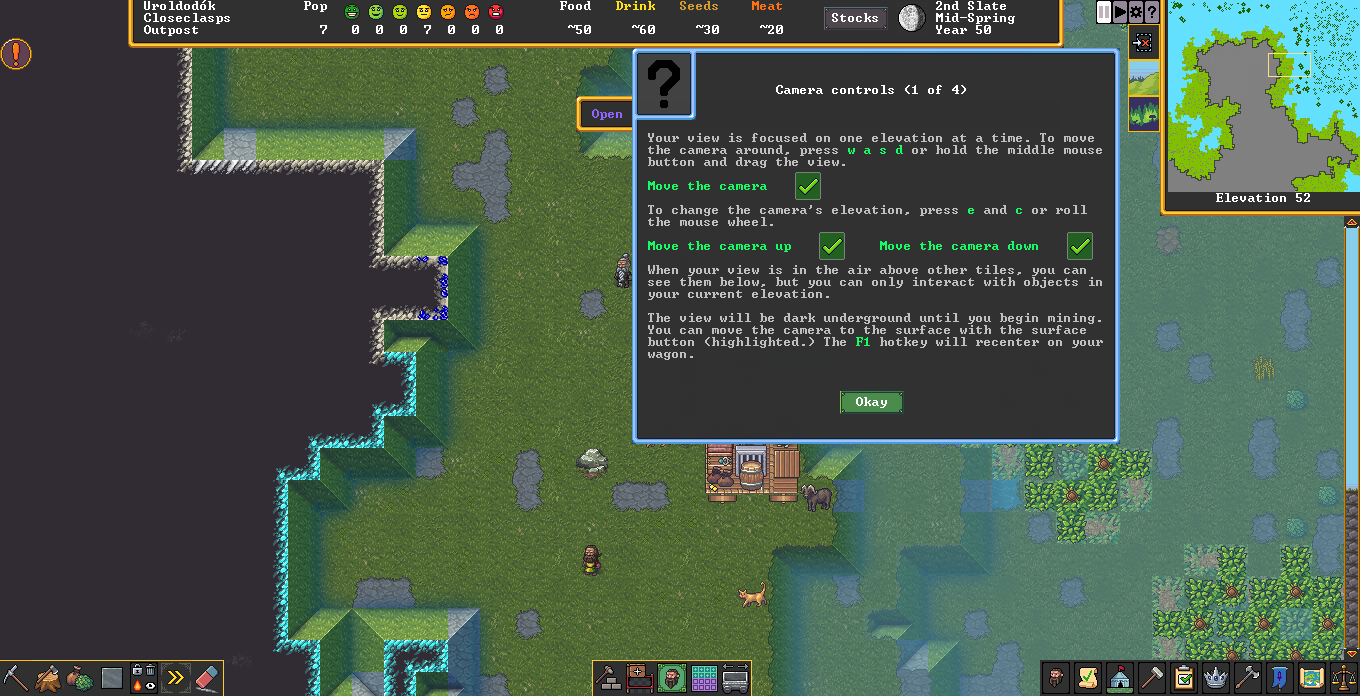Toggle the Move the camera down checkbox
Viewport: 1360px width, 696px height.
click(1080, 246)
